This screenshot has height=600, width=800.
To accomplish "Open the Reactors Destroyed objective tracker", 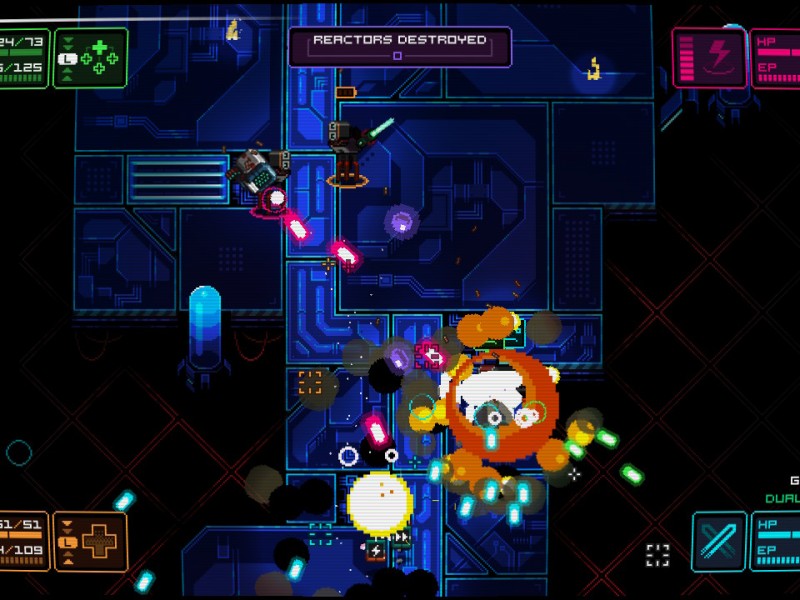I will pos(399,46).
